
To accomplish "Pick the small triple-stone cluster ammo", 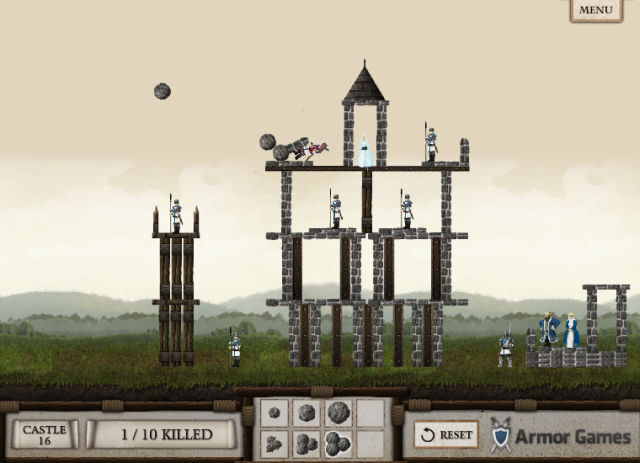I will coord(274,443).
